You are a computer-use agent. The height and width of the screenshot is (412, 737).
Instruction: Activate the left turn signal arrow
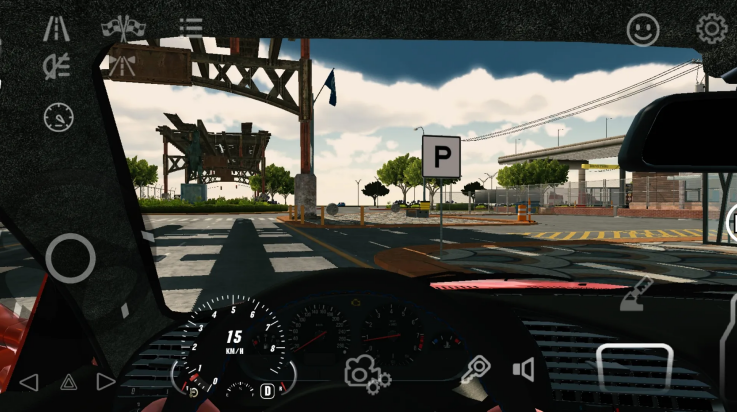(x=29, y=381)
